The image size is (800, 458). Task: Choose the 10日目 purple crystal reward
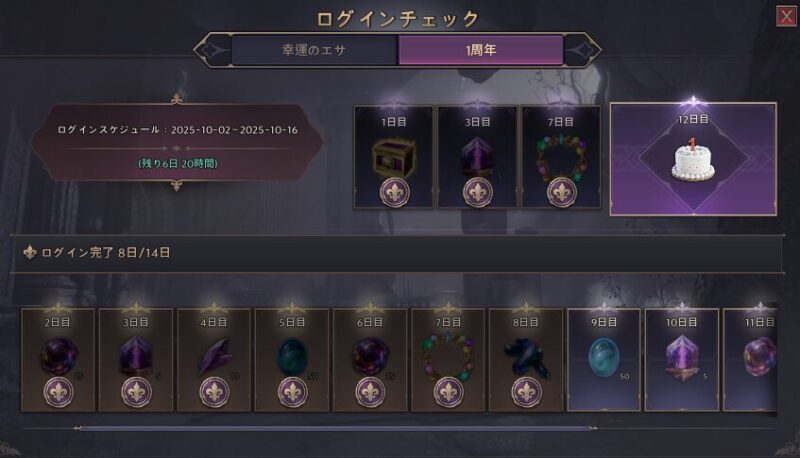pyautogui.click(x=682, y=360)
